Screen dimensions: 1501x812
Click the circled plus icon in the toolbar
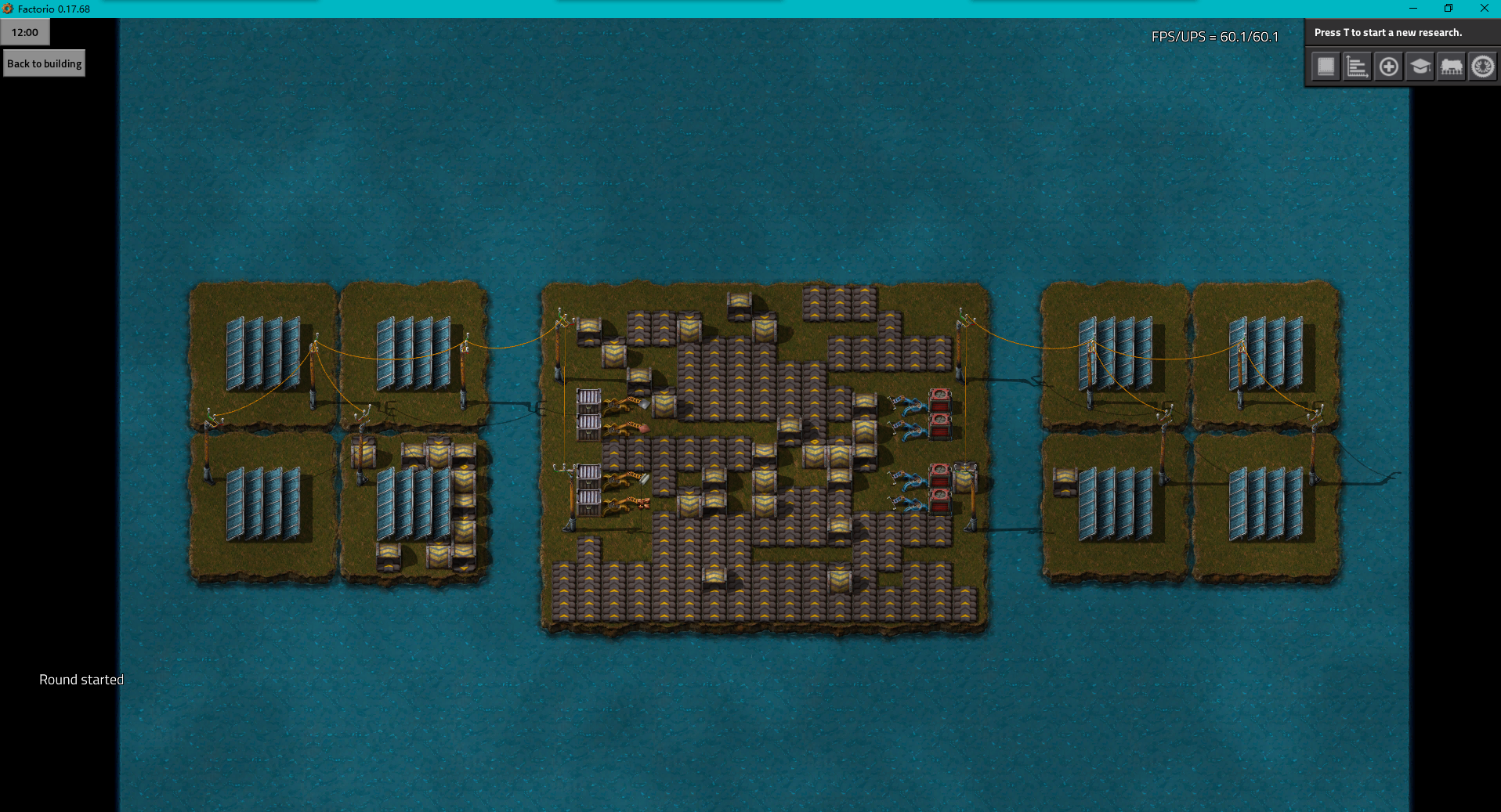(x=1389, y=67)
